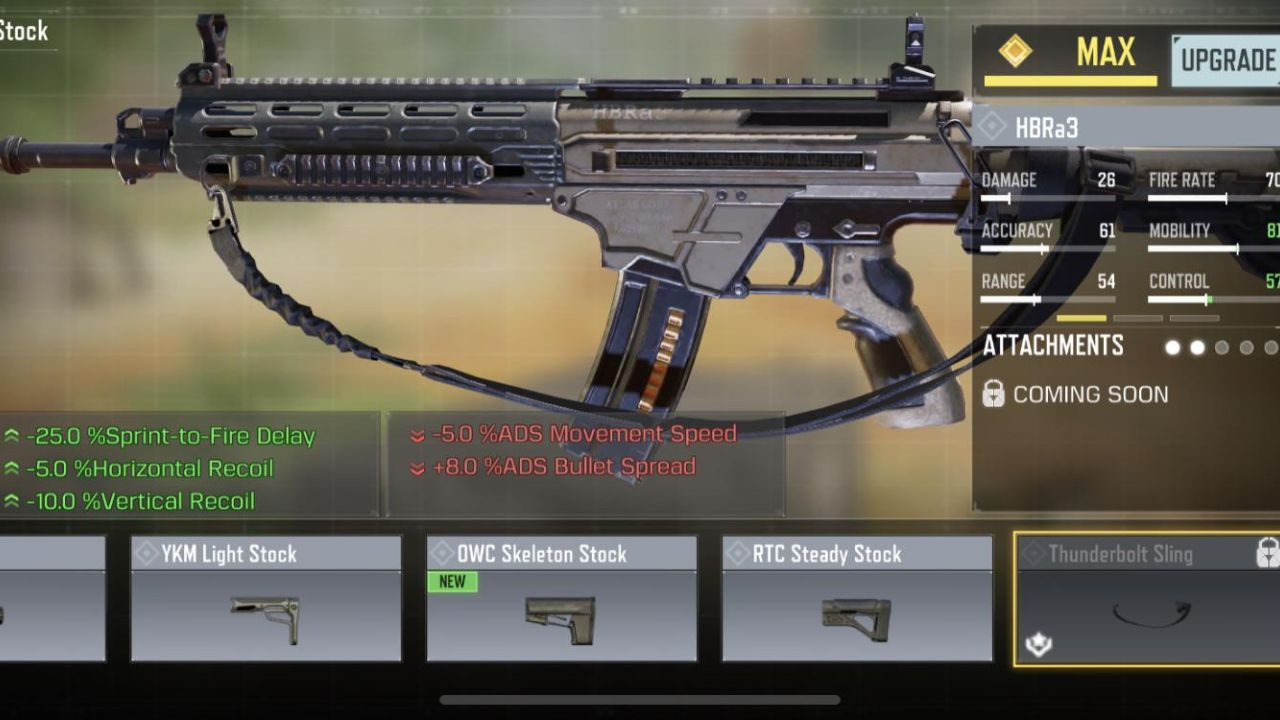
Task: Click the diamond icon beside HBRa3 name
Action: 990,126
